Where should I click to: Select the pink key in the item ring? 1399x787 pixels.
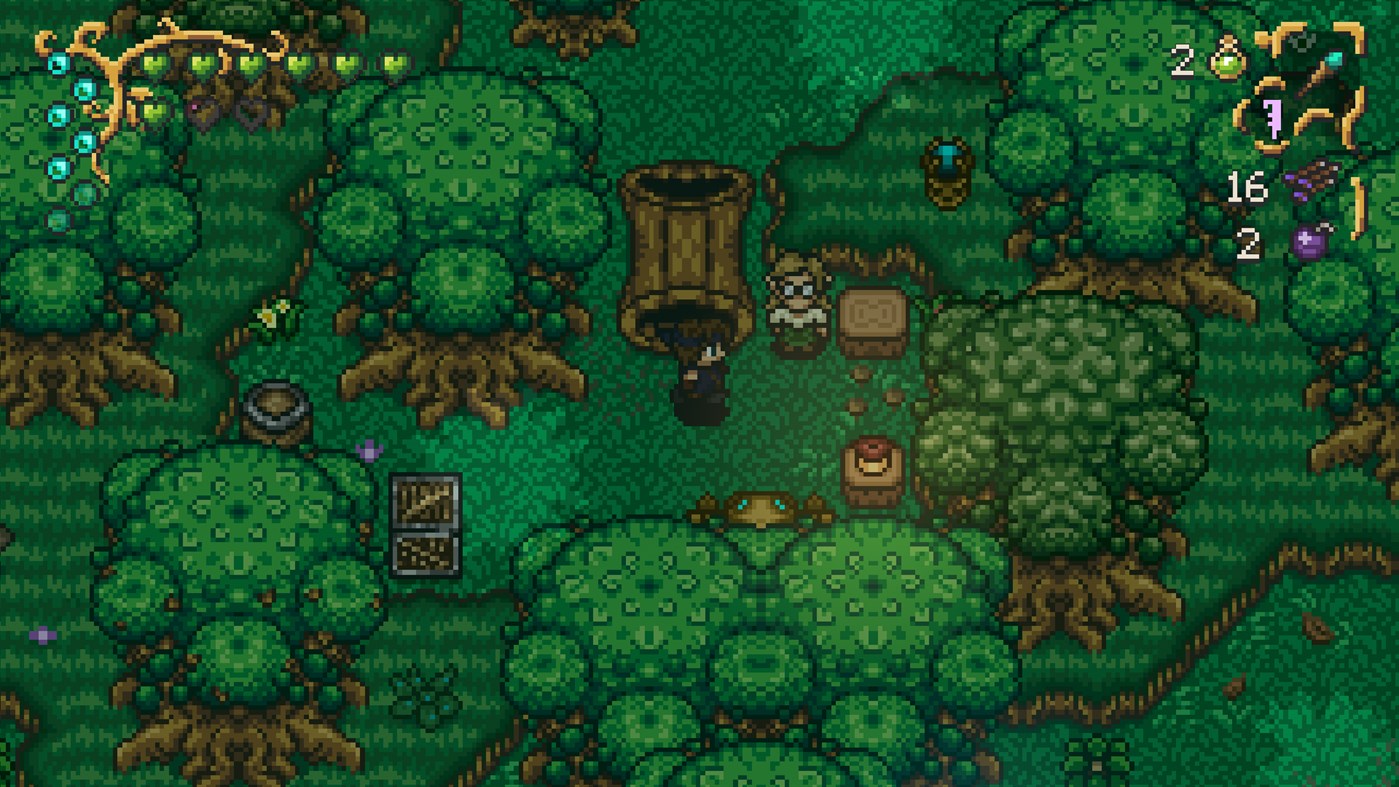(x=1273, y=118)
